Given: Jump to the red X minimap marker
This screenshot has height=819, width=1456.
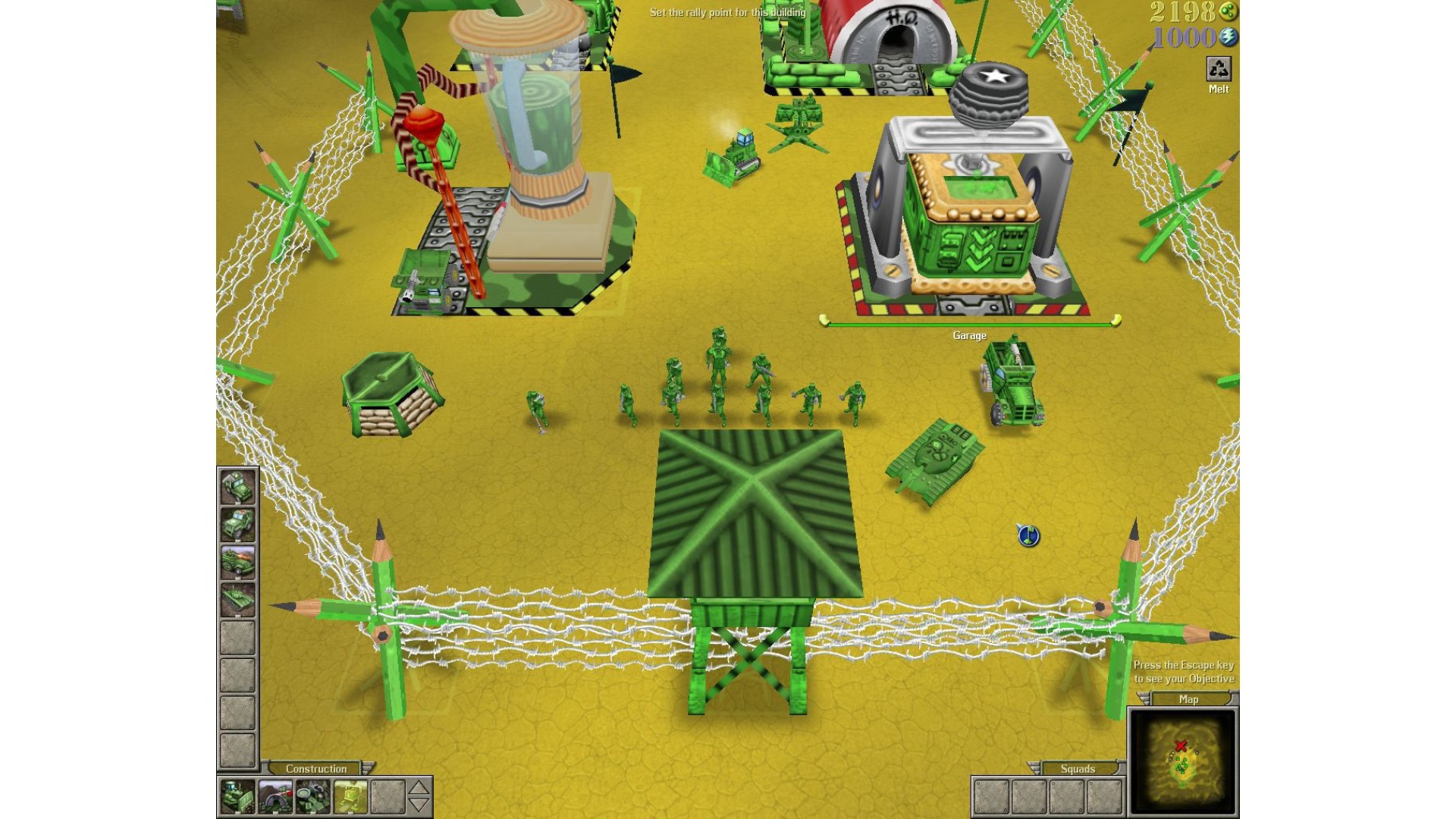Looking at the screenshot, I should [1181, 746].
